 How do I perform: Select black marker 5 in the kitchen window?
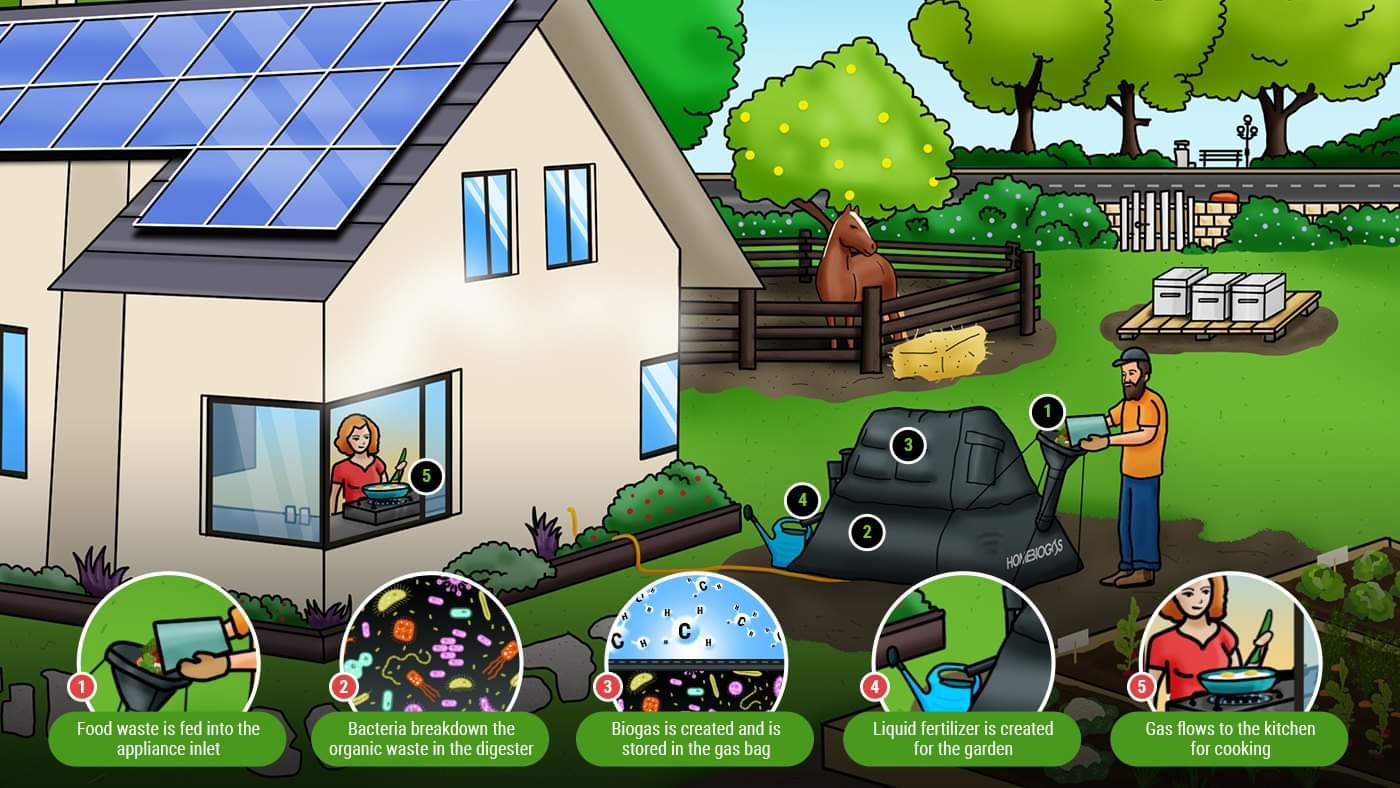click(x=426, y=476)
